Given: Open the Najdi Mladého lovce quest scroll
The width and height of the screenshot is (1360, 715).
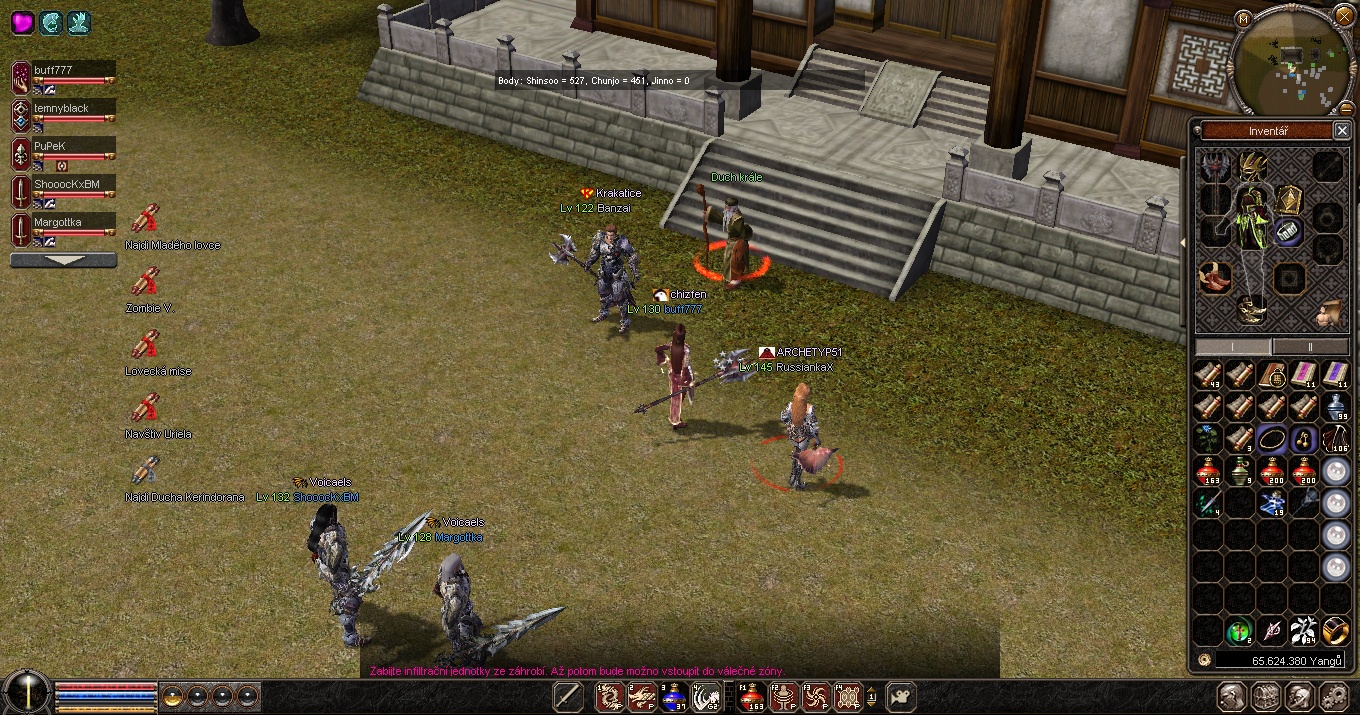Looking at the screenshot, I should click(x=146, y=220).
